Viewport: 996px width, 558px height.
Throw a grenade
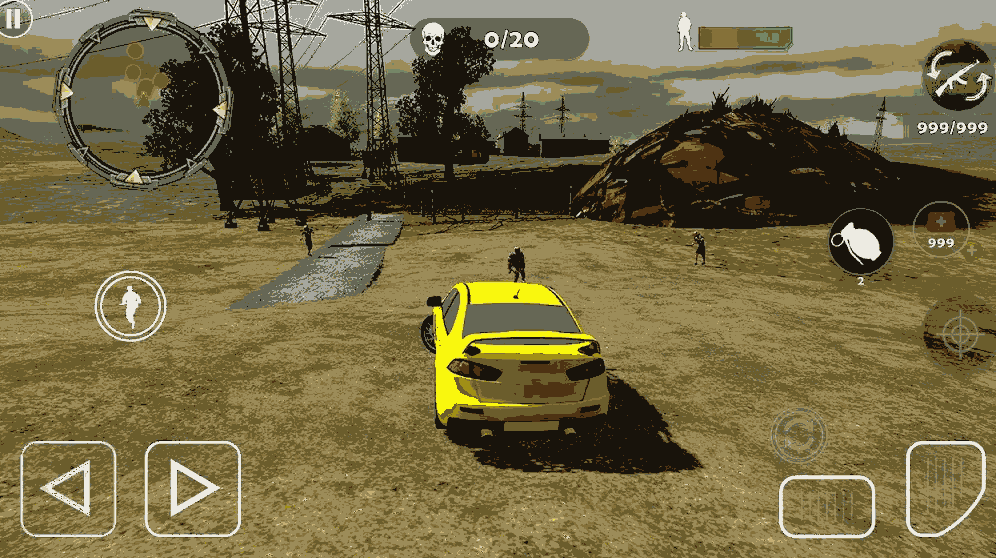click(x=860, y=241)
